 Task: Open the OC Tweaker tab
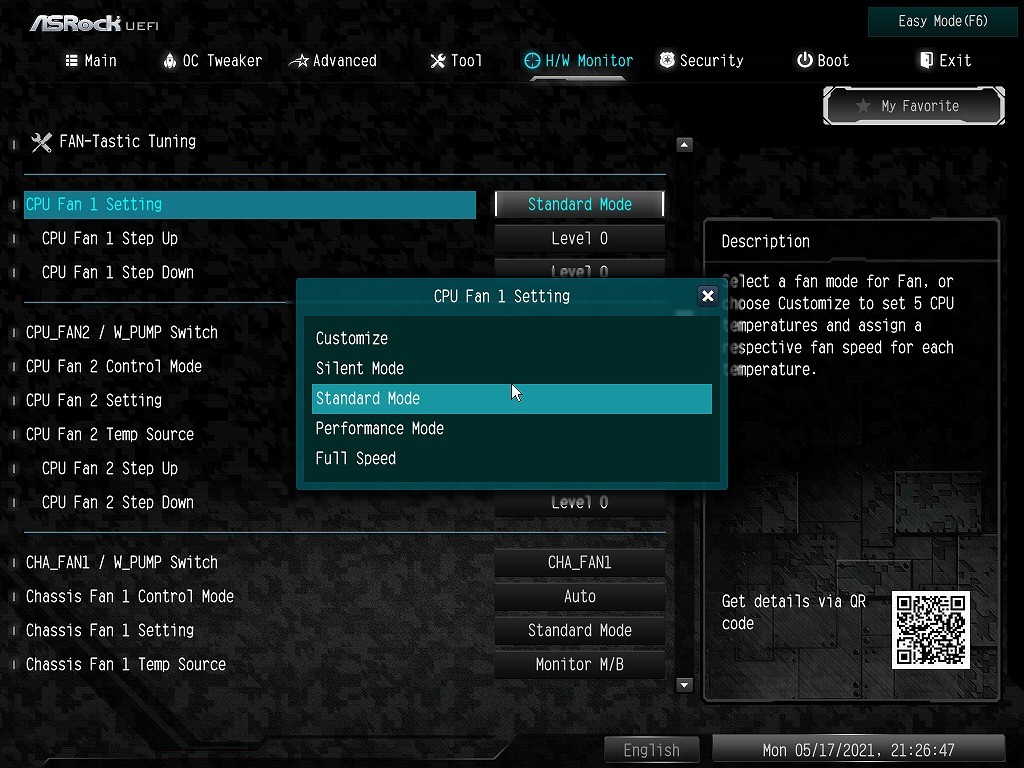point(212,61)
